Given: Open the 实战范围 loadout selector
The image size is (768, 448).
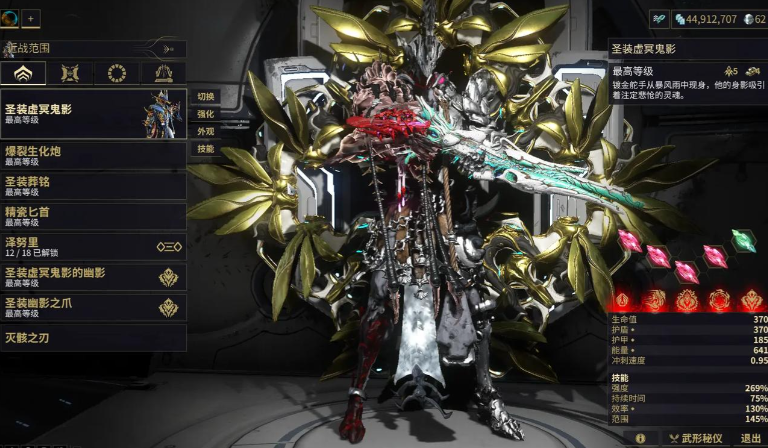Looking at the screenshot, I should 93,48.
